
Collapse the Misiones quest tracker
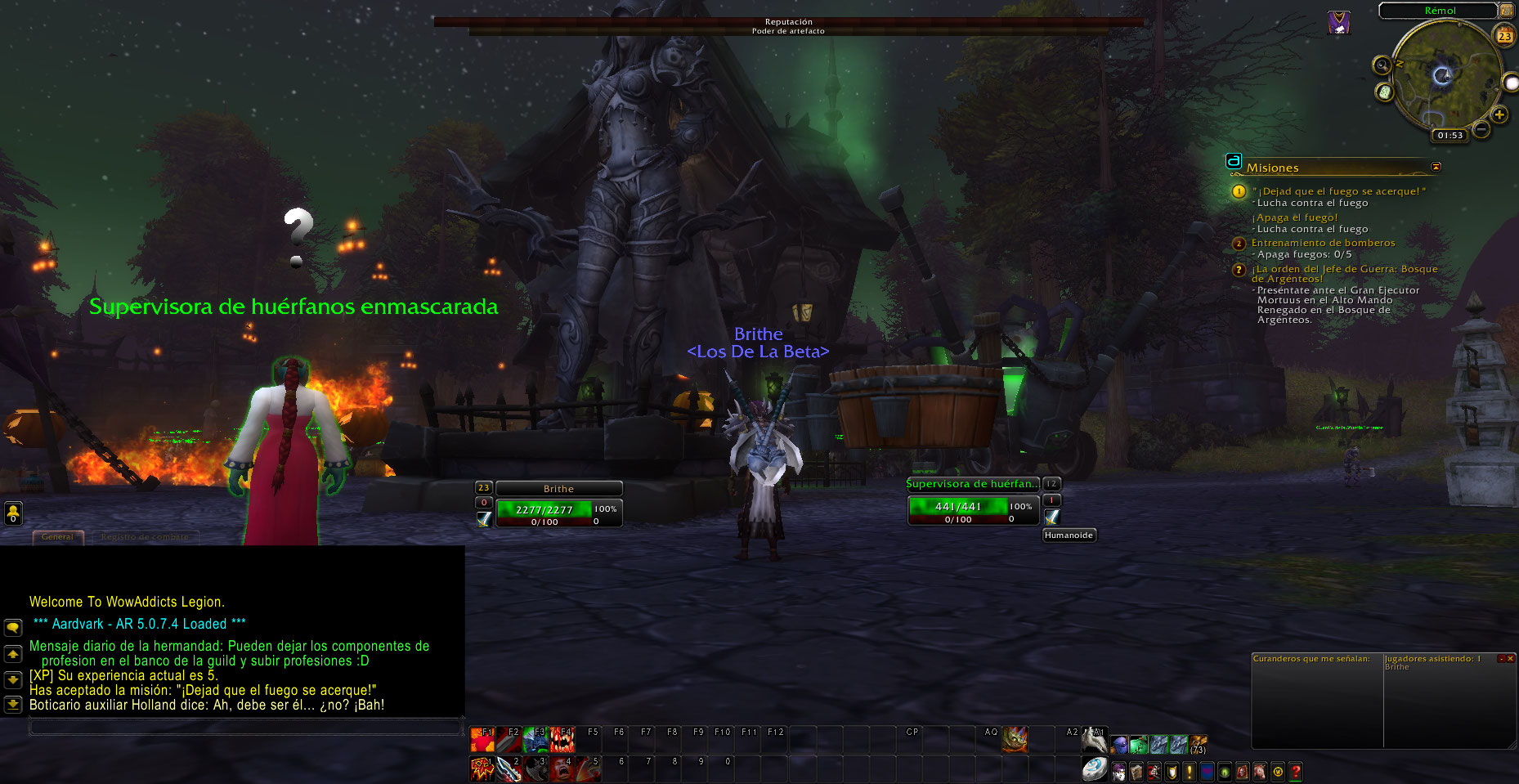click(1436, 167)
